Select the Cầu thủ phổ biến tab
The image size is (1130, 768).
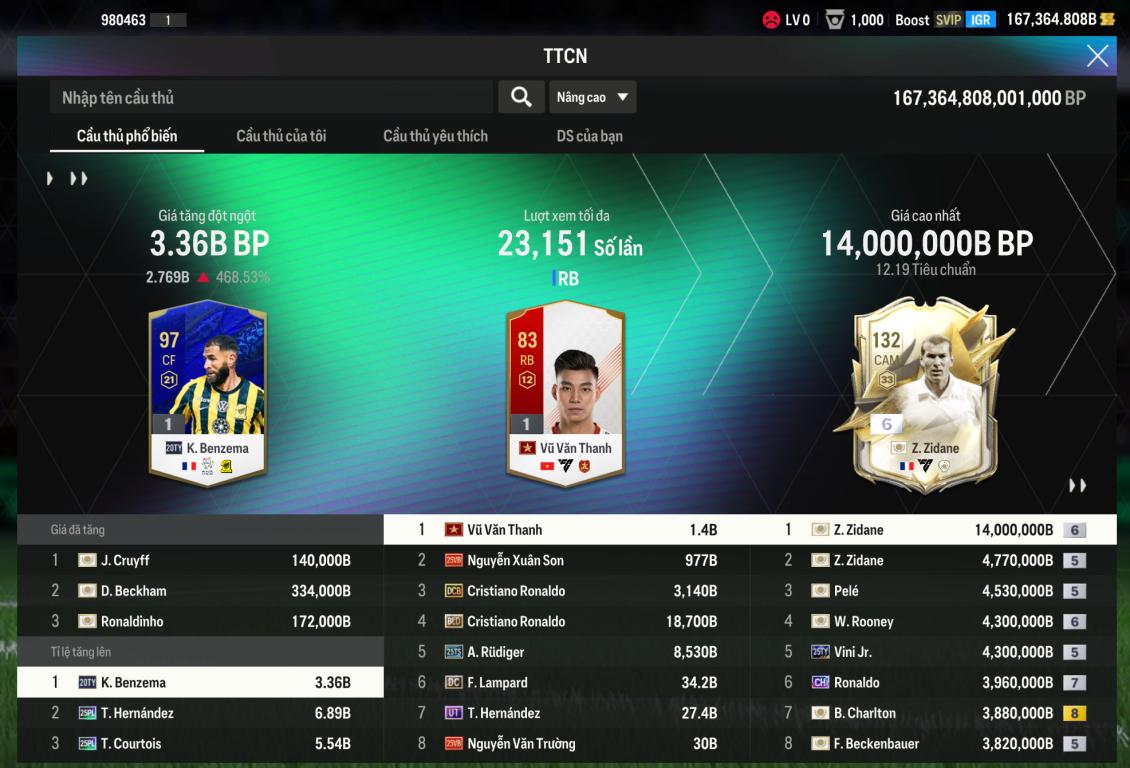[x=127, y=136]
